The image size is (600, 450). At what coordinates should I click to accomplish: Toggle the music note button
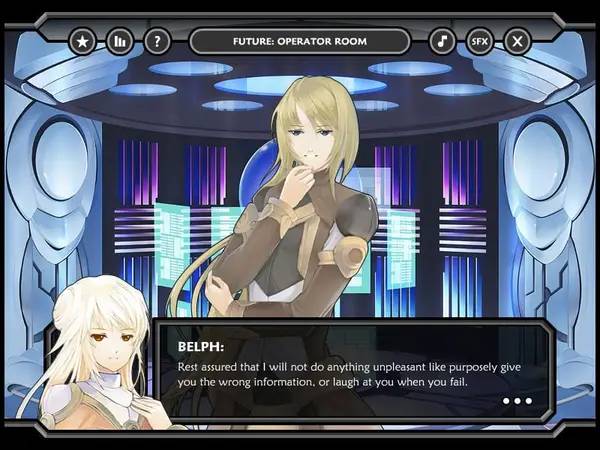point(442,41)
